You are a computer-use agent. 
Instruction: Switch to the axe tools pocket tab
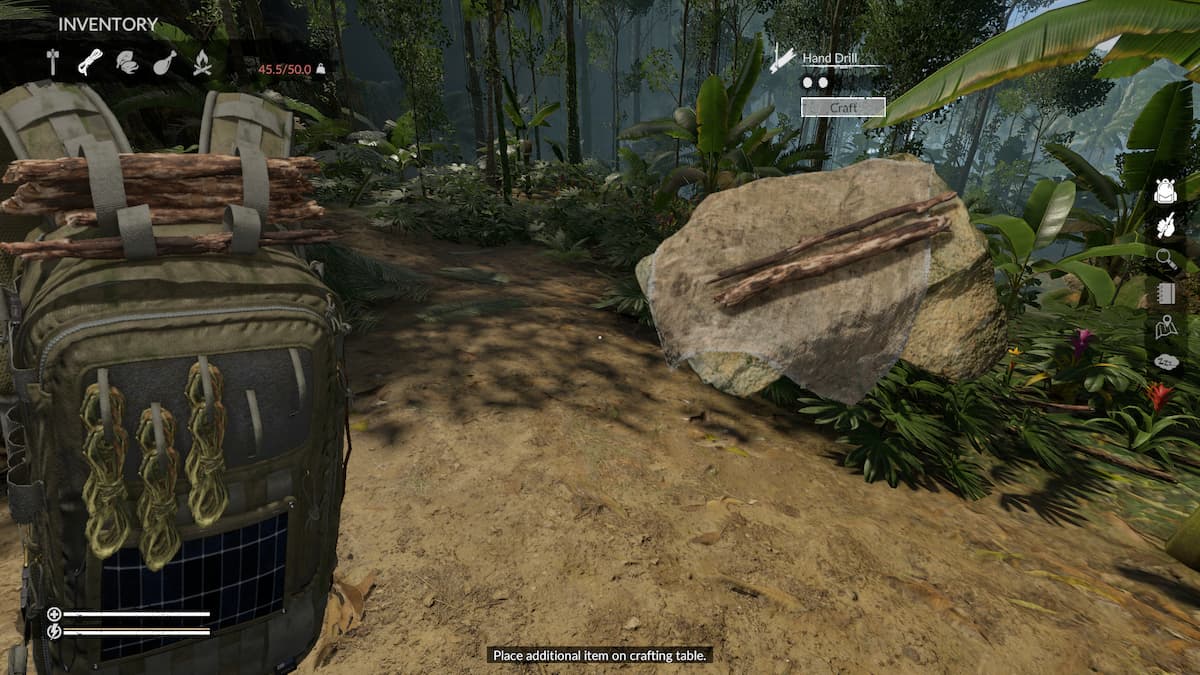coord(53,63)
